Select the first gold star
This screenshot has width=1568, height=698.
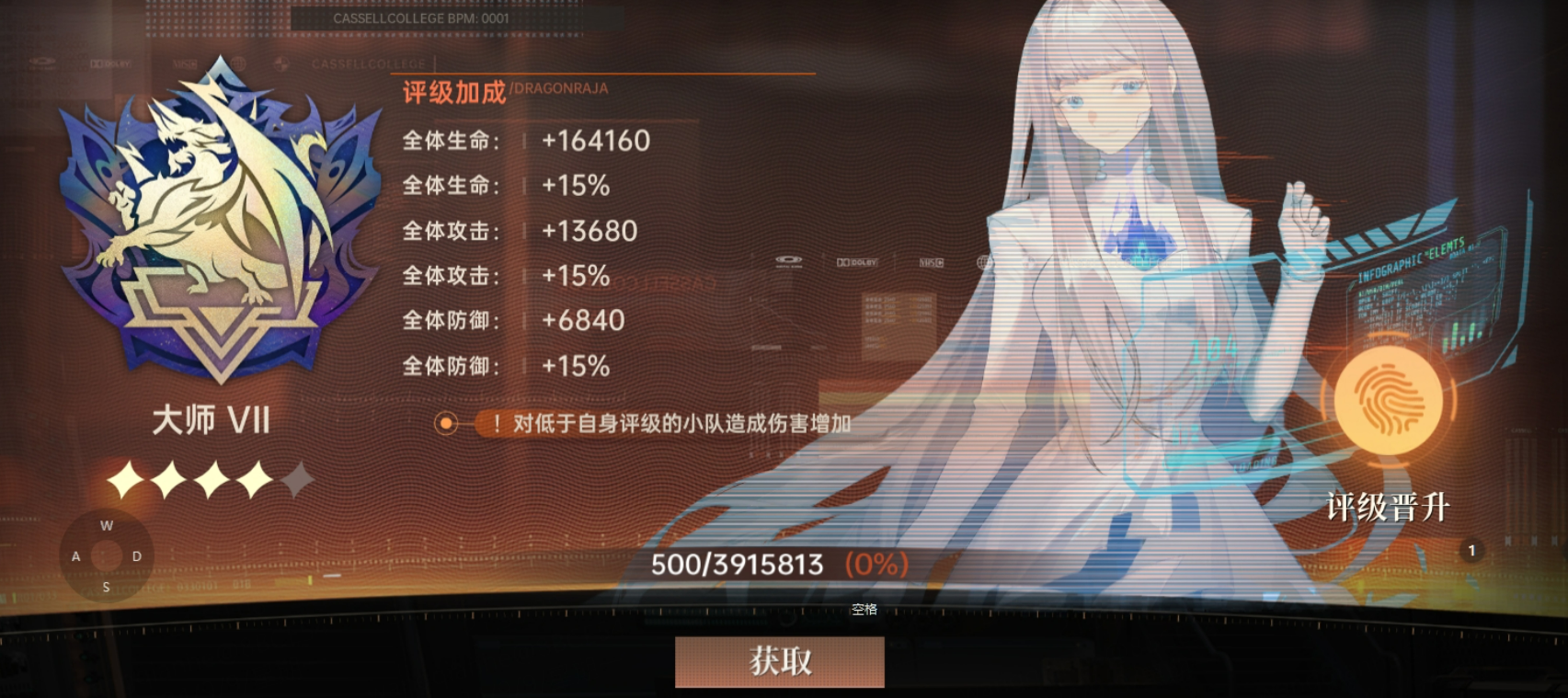(x=127, y=476)
